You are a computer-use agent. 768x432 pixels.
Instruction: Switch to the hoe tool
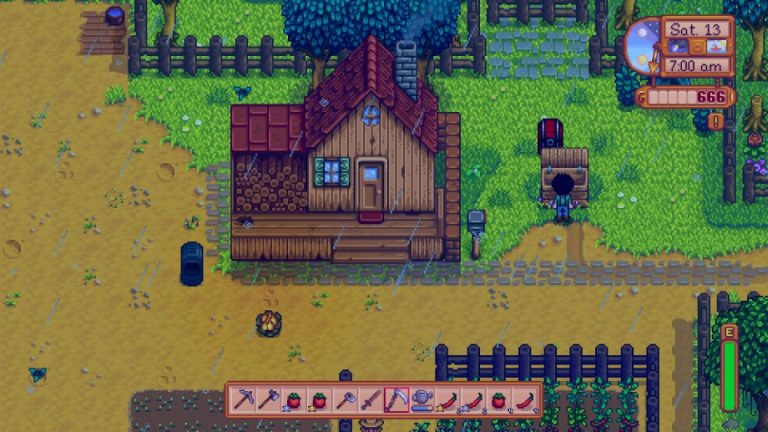coord(345,400)
